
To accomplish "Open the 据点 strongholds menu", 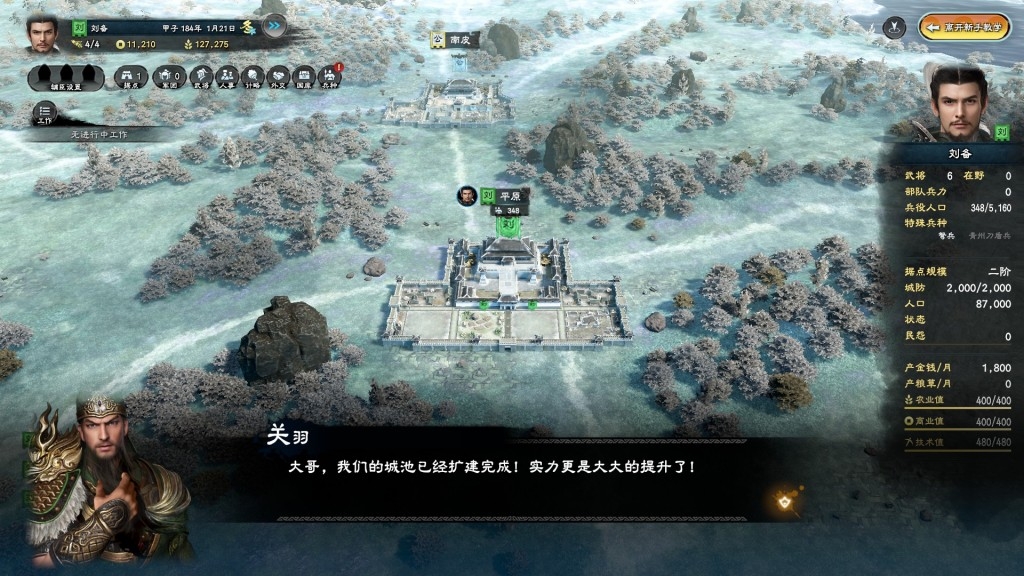I will pos(131,77).
